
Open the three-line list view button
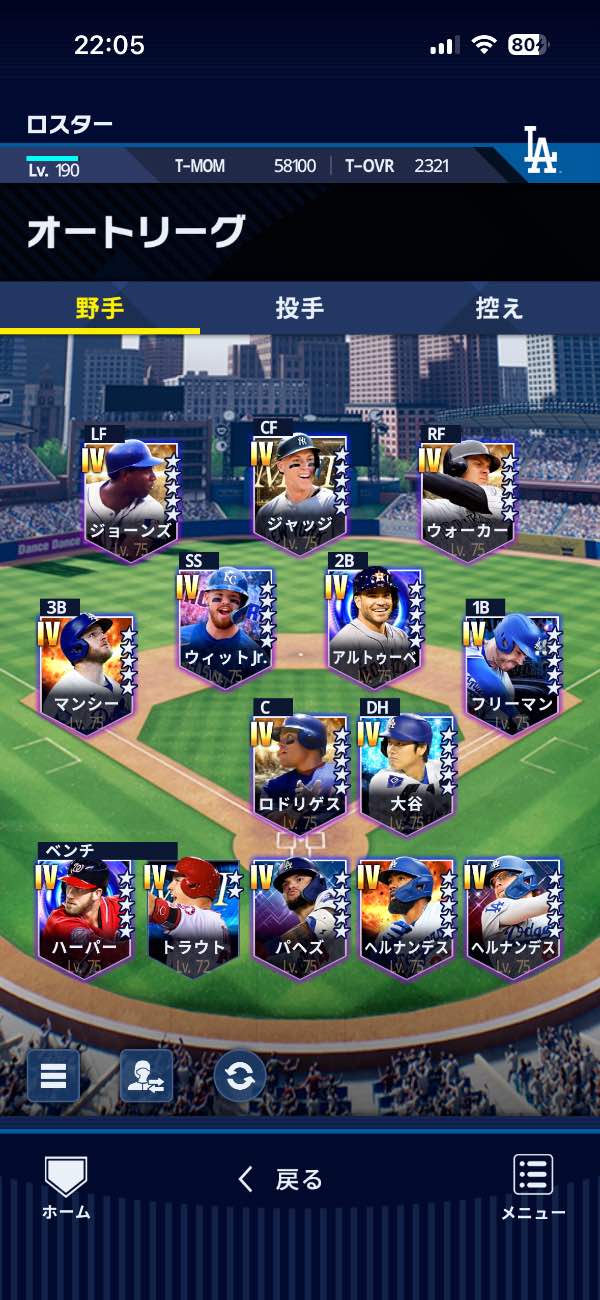click(53, 1076)
